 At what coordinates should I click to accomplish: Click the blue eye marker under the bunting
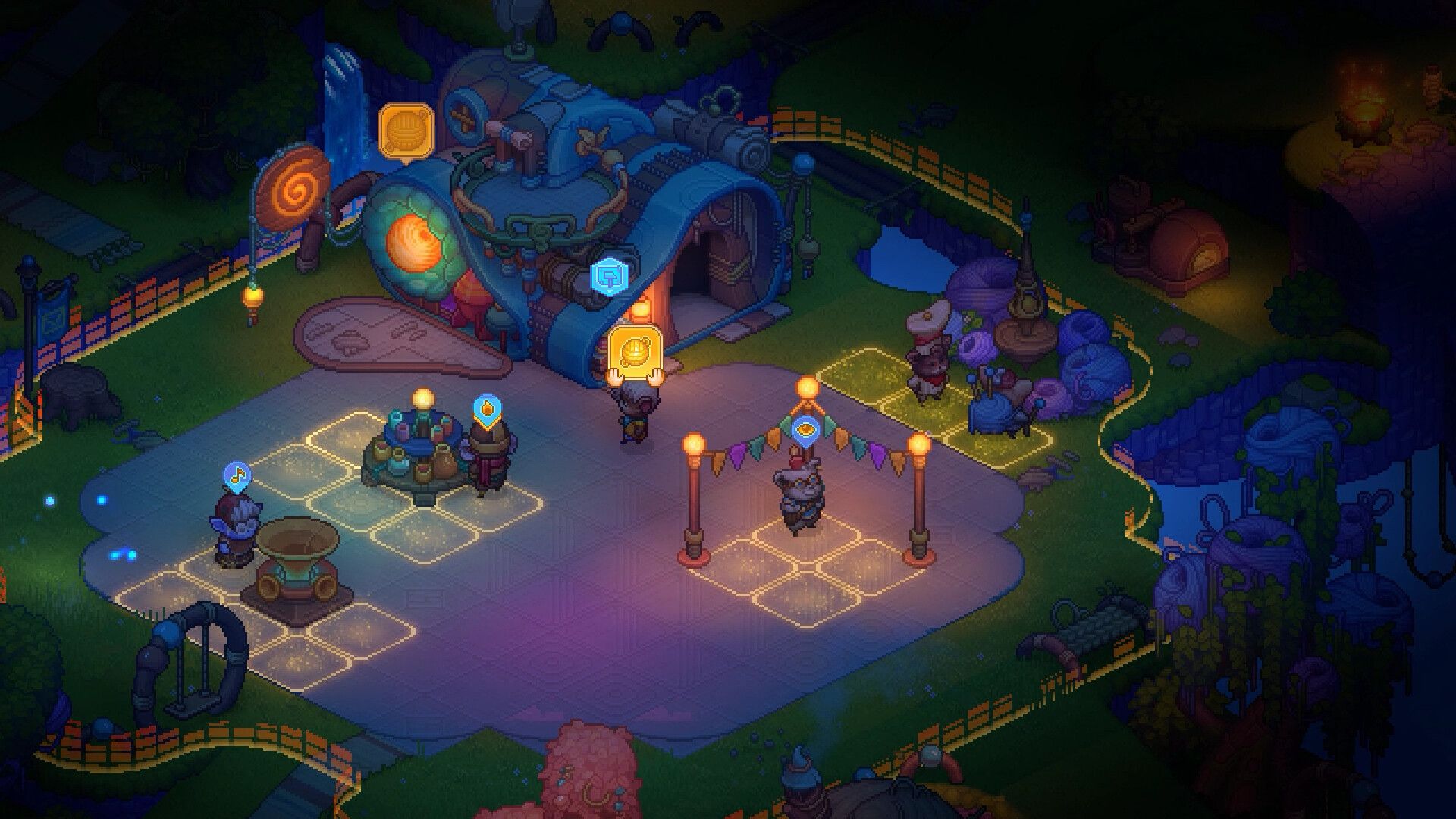click(805, 429)
